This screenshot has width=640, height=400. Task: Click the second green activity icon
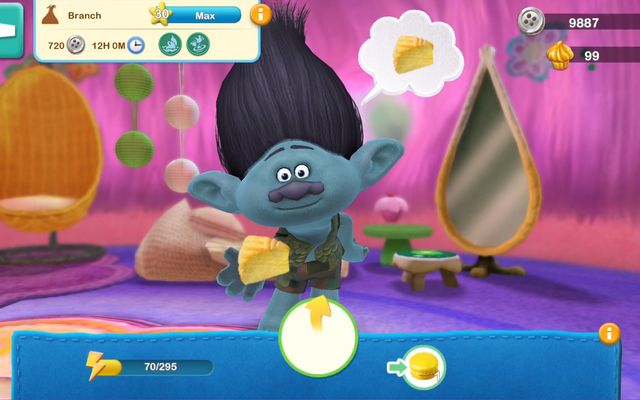pyautogui.click(x=198, y=44)
